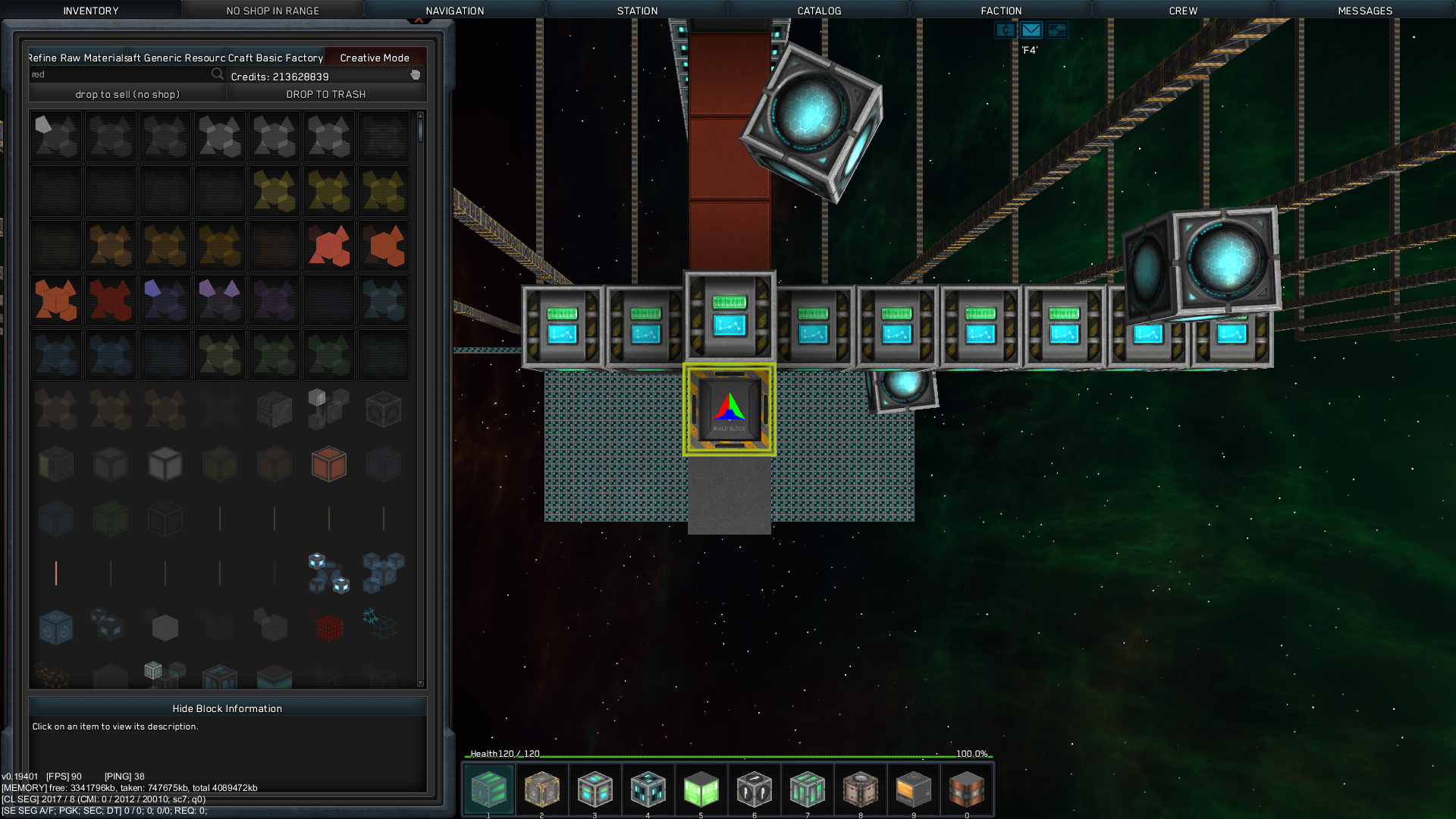Switch to the Craft Basic Factory tab
This screenshot has width=1456, height=819.
pos(275,58)
